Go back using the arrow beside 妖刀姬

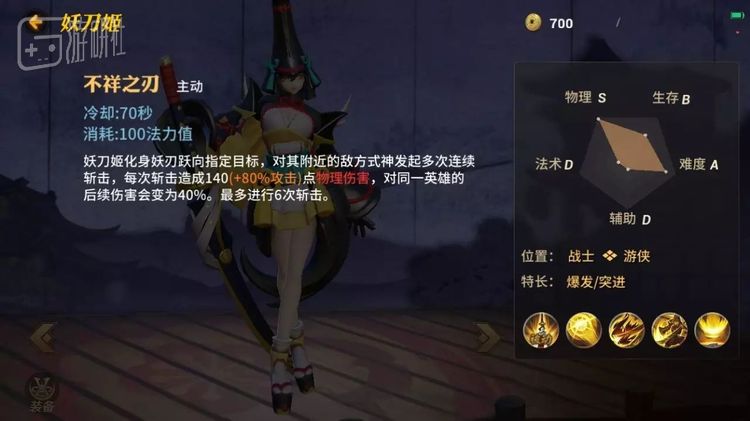[x=36, y=20]
